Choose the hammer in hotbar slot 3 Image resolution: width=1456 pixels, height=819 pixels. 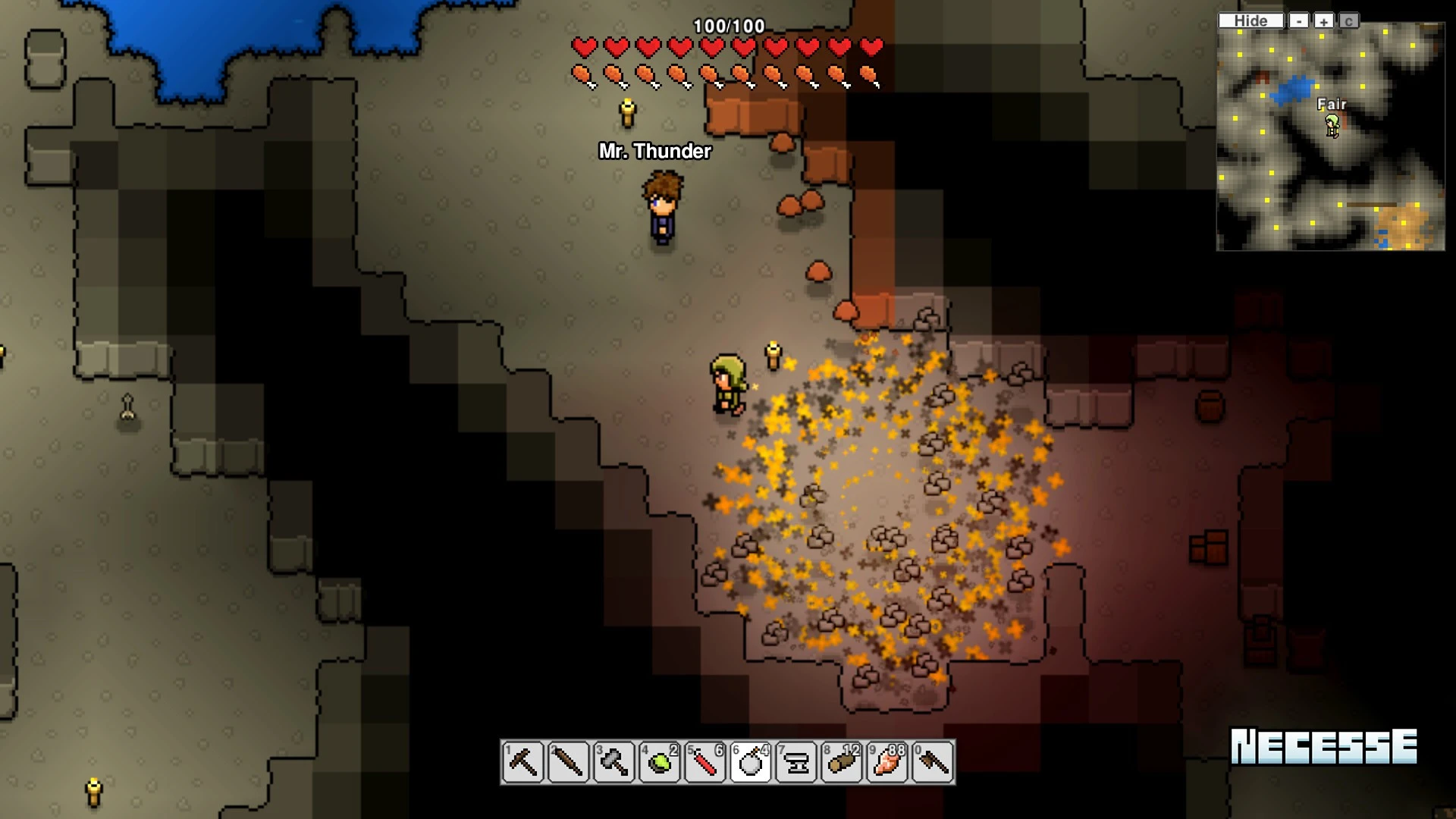(613, 762)
